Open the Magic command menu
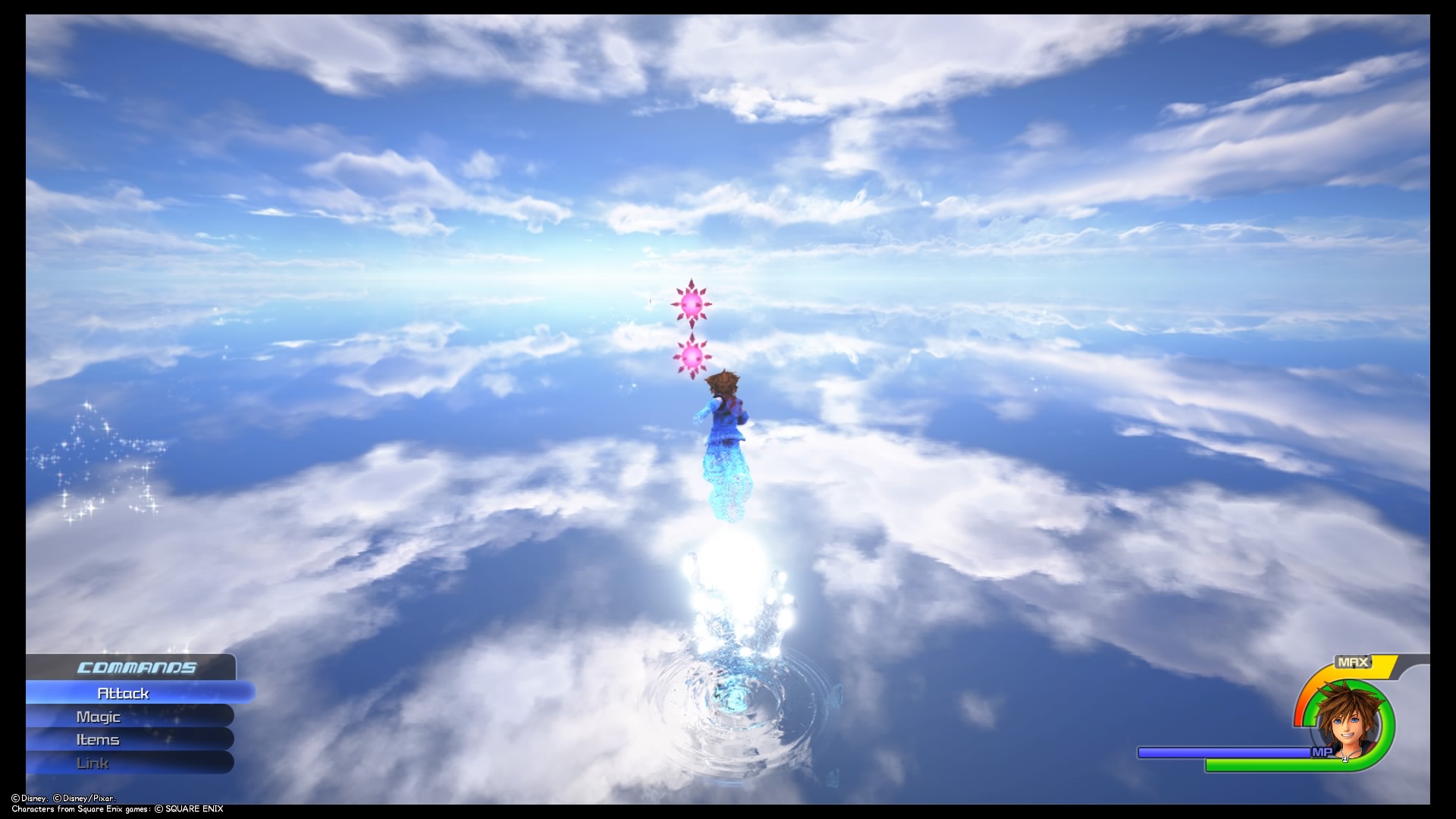 99,716
